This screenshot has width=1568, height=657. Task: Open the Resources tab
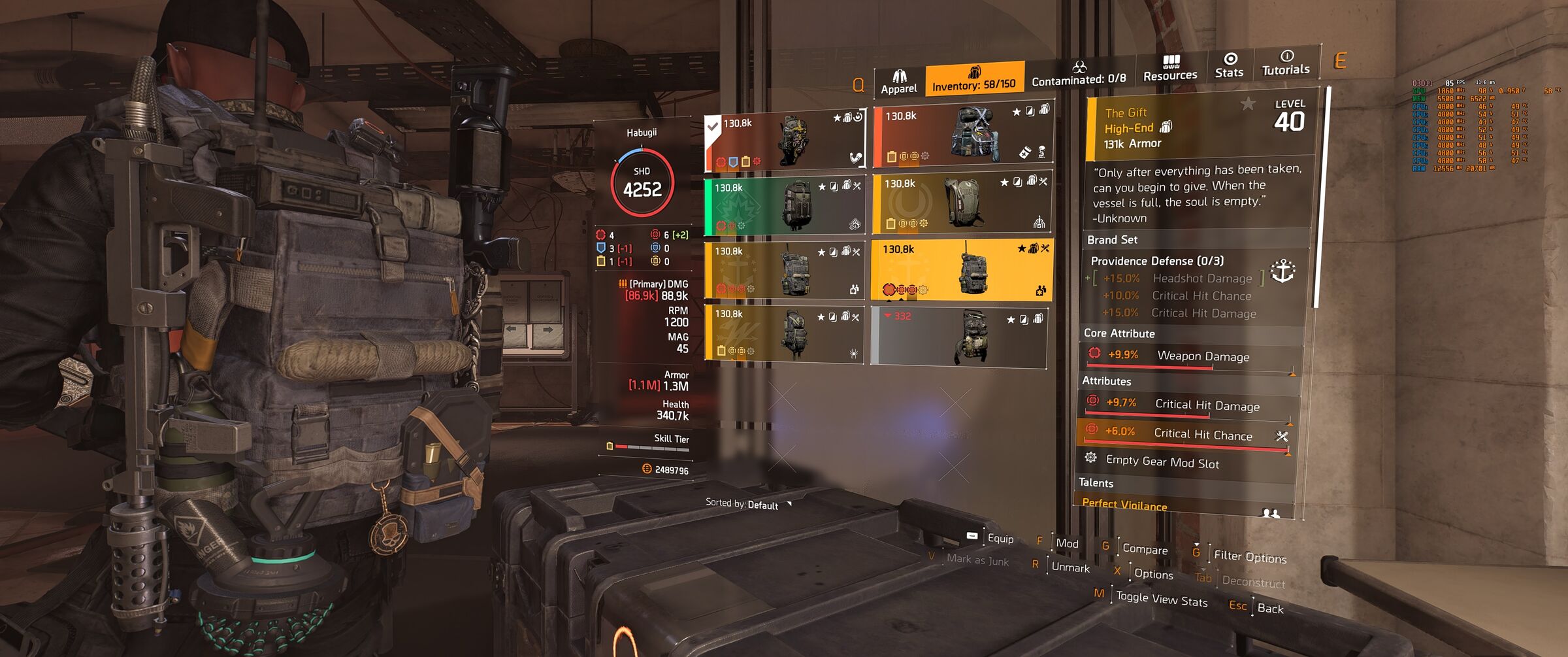click(x=1170, y=69)
